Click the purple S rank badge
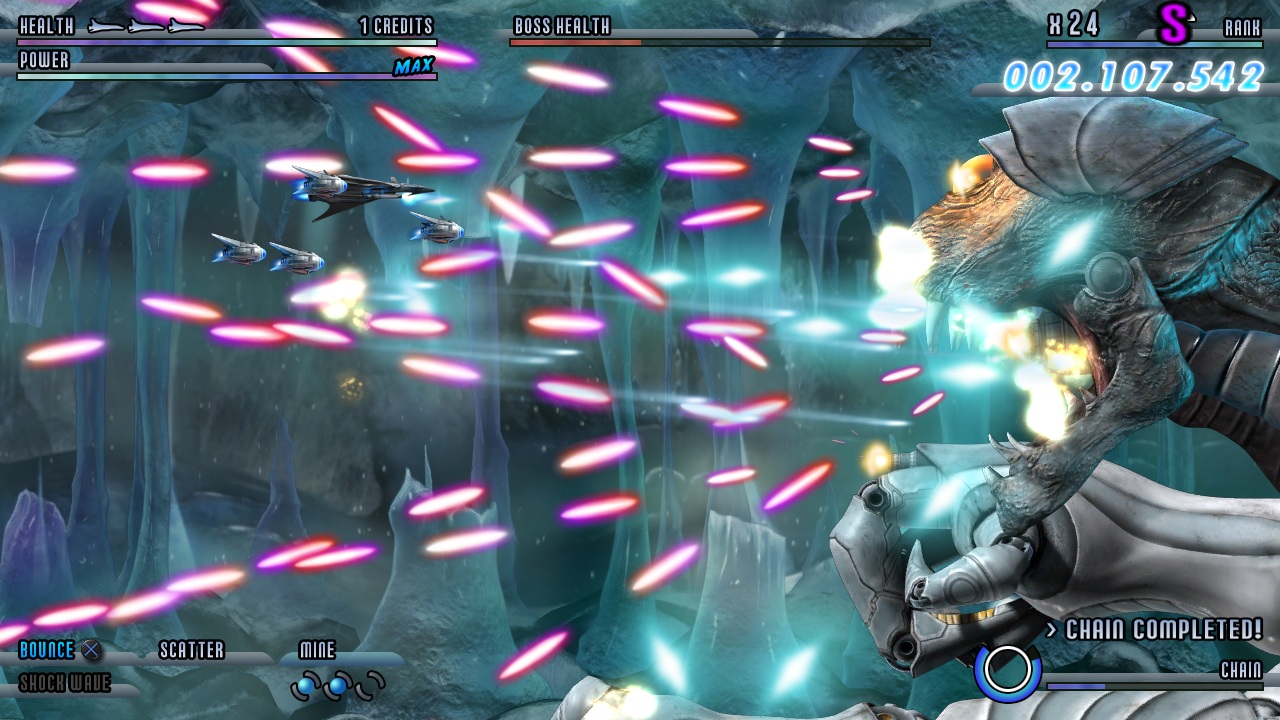This screenshot has width=1280, height=720. tap(1175, 25)
